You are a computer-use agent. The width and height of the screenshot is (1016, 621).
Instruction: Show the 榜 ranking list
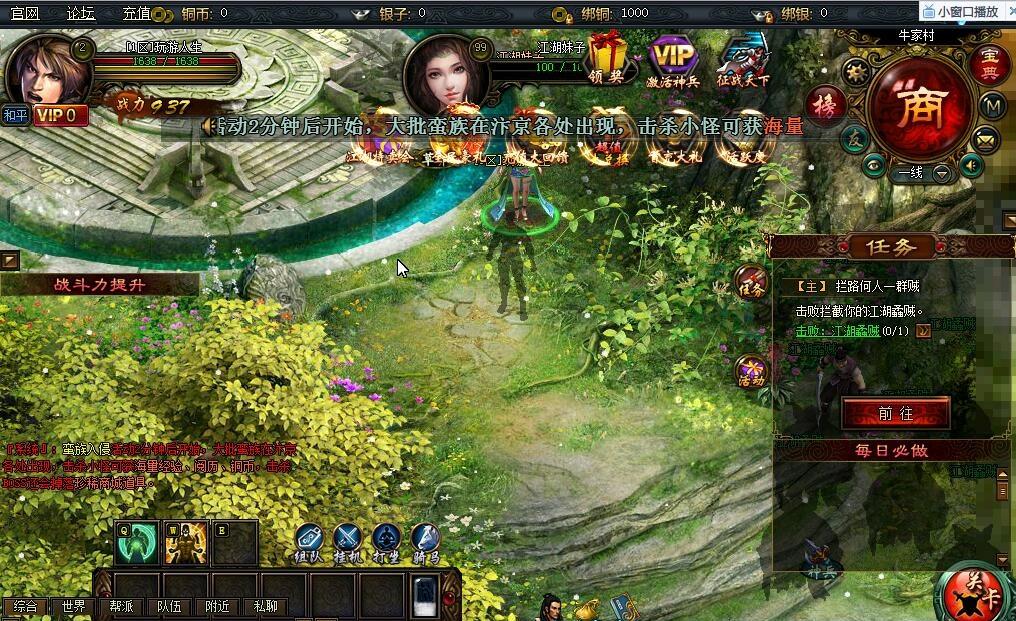click(x=827, y=103)
